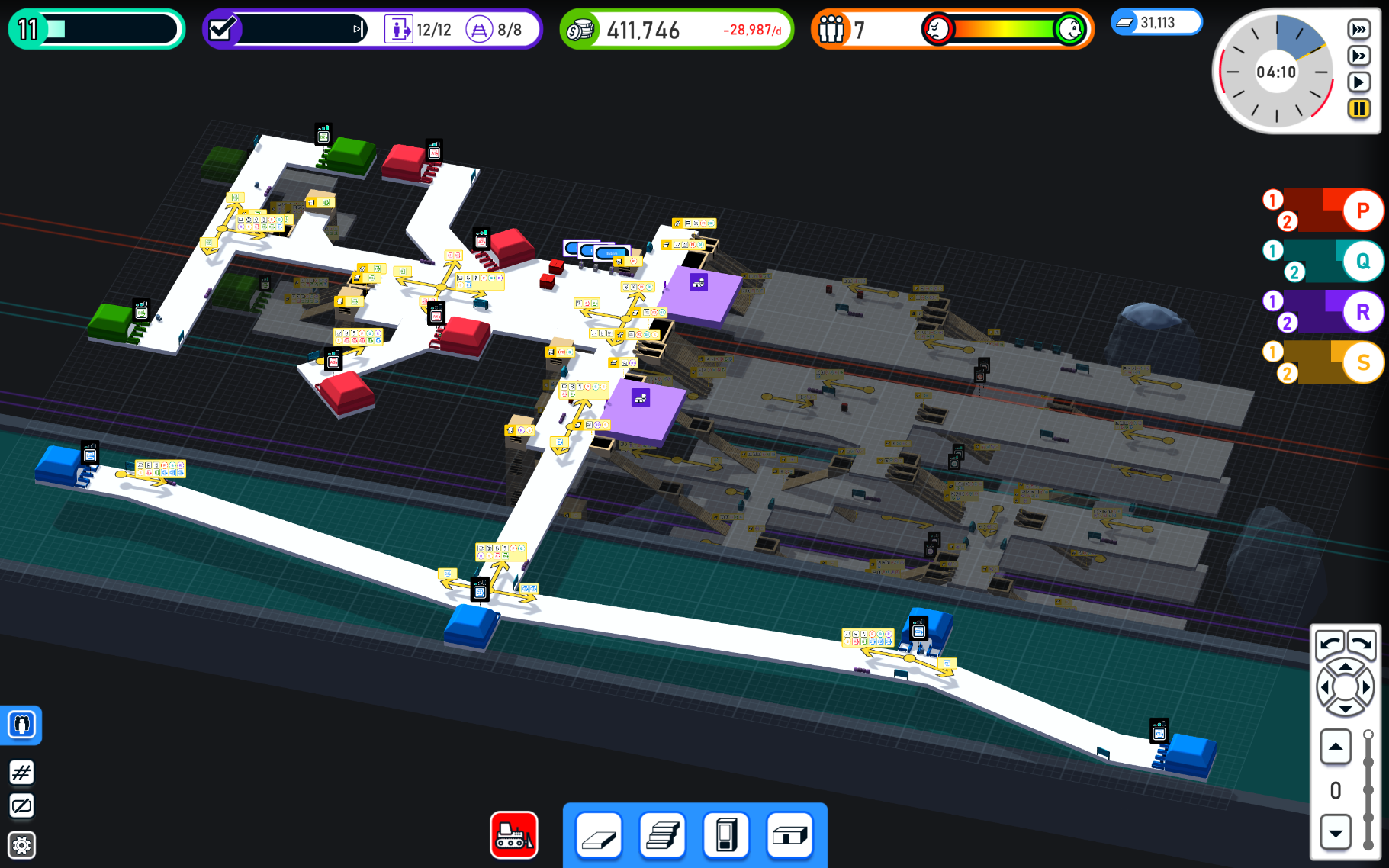Choose the floor tile build tool
This screenshot has width=1389, height=868.
[x=600, y=836]
